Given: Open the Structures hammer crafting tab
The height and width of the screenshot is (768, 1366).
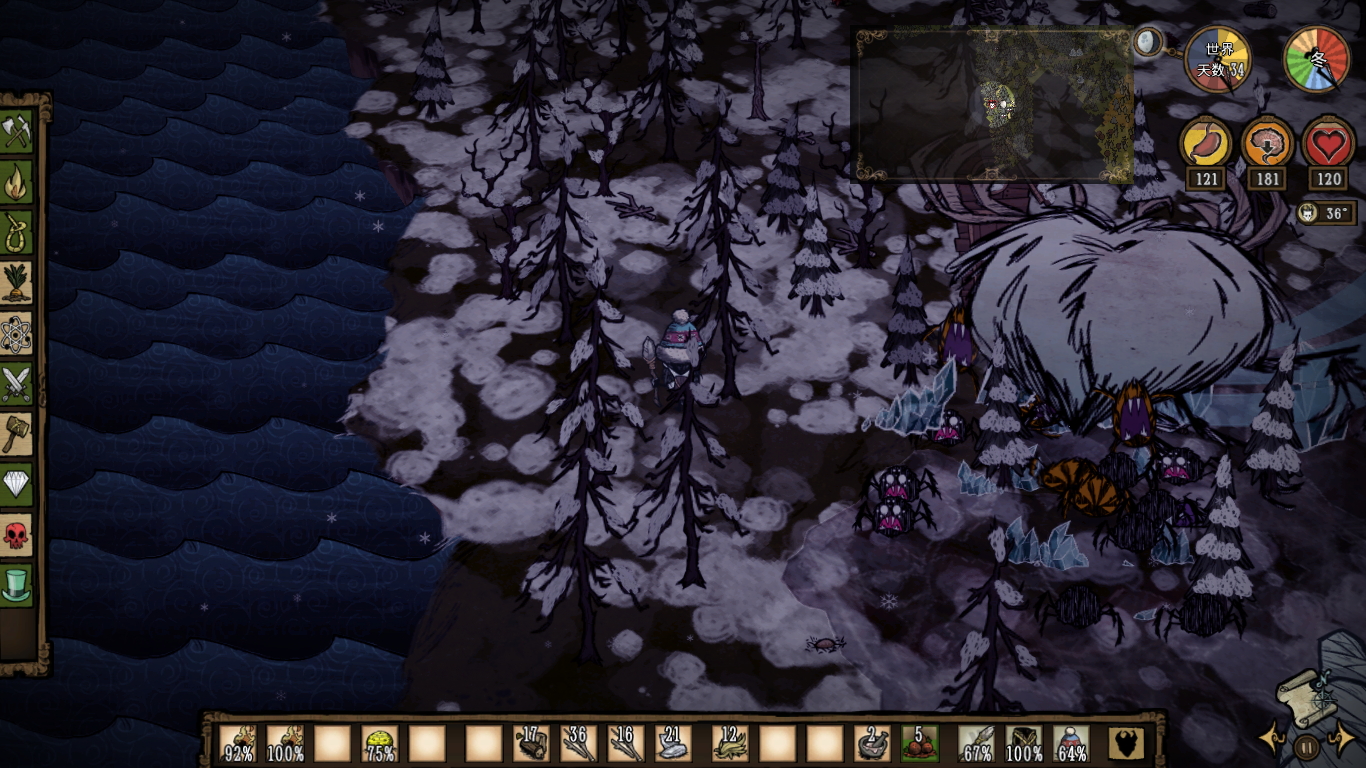Looking at the screenshot, I should (17, 434).
